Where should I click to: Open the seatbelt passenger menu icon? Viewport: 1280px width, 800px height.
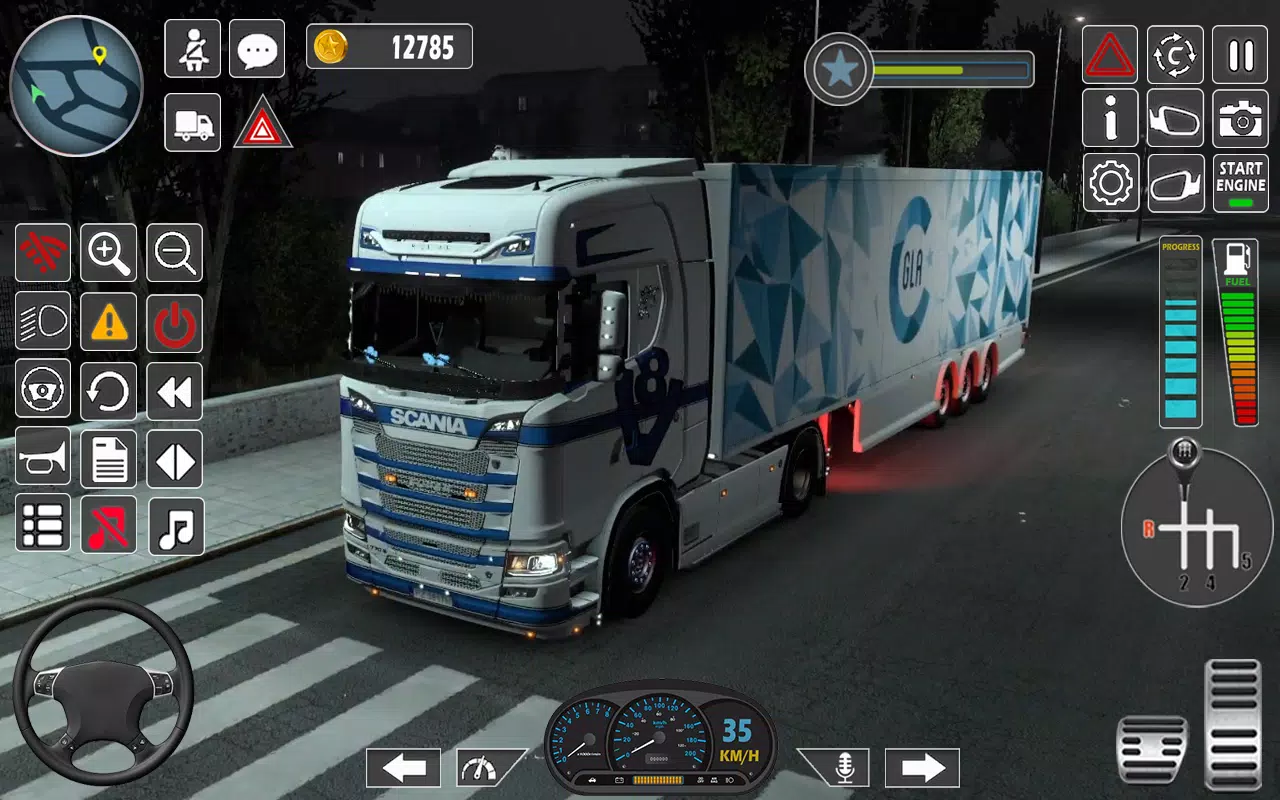coord(192,48)
